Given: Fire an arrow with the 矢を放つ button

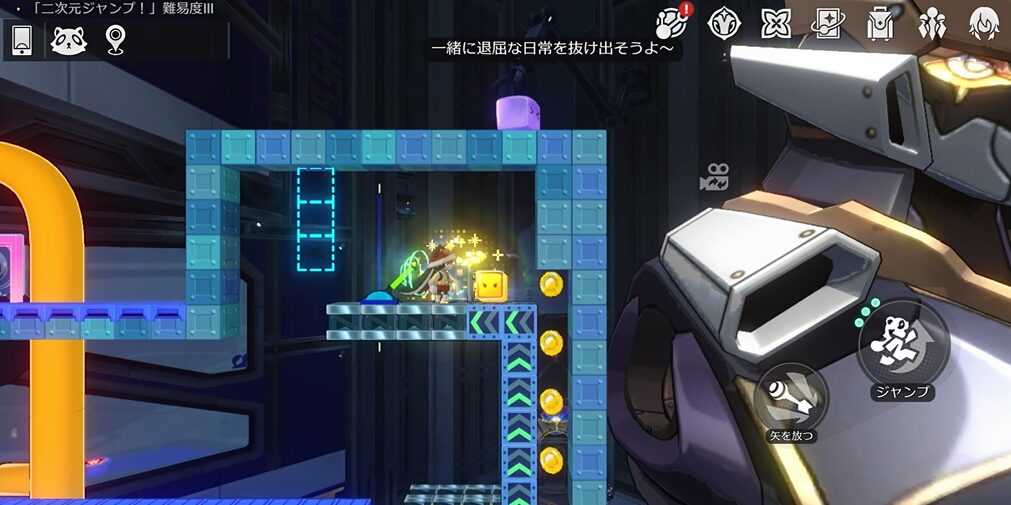Looking at the screenshot, I should pyautogui.click(x=790, y=397).
